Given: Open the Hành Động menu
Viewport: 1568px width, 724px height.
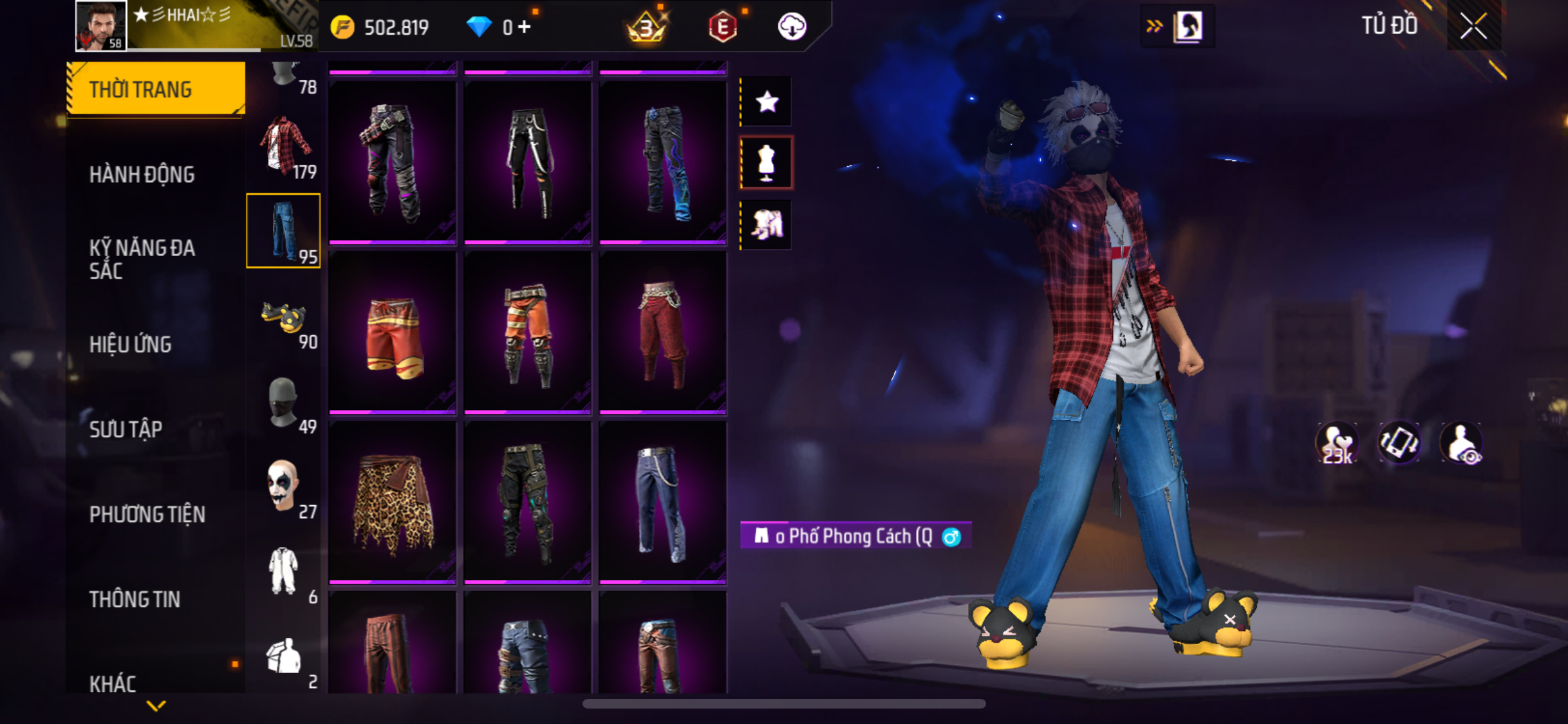Looking at the screenshot, I should coord(142,174).
